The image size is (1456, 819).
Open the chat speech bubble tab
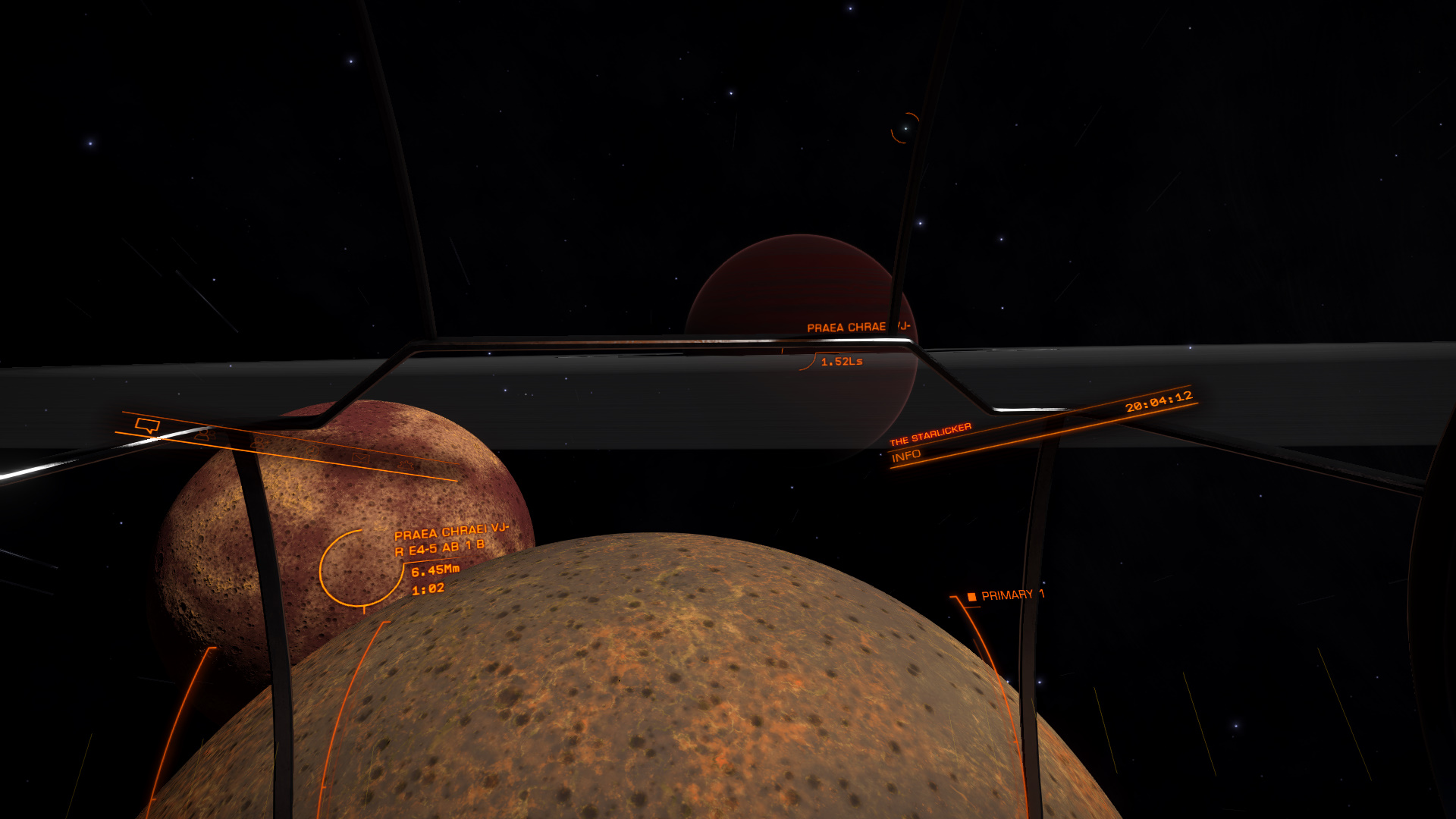click(147, 425)
